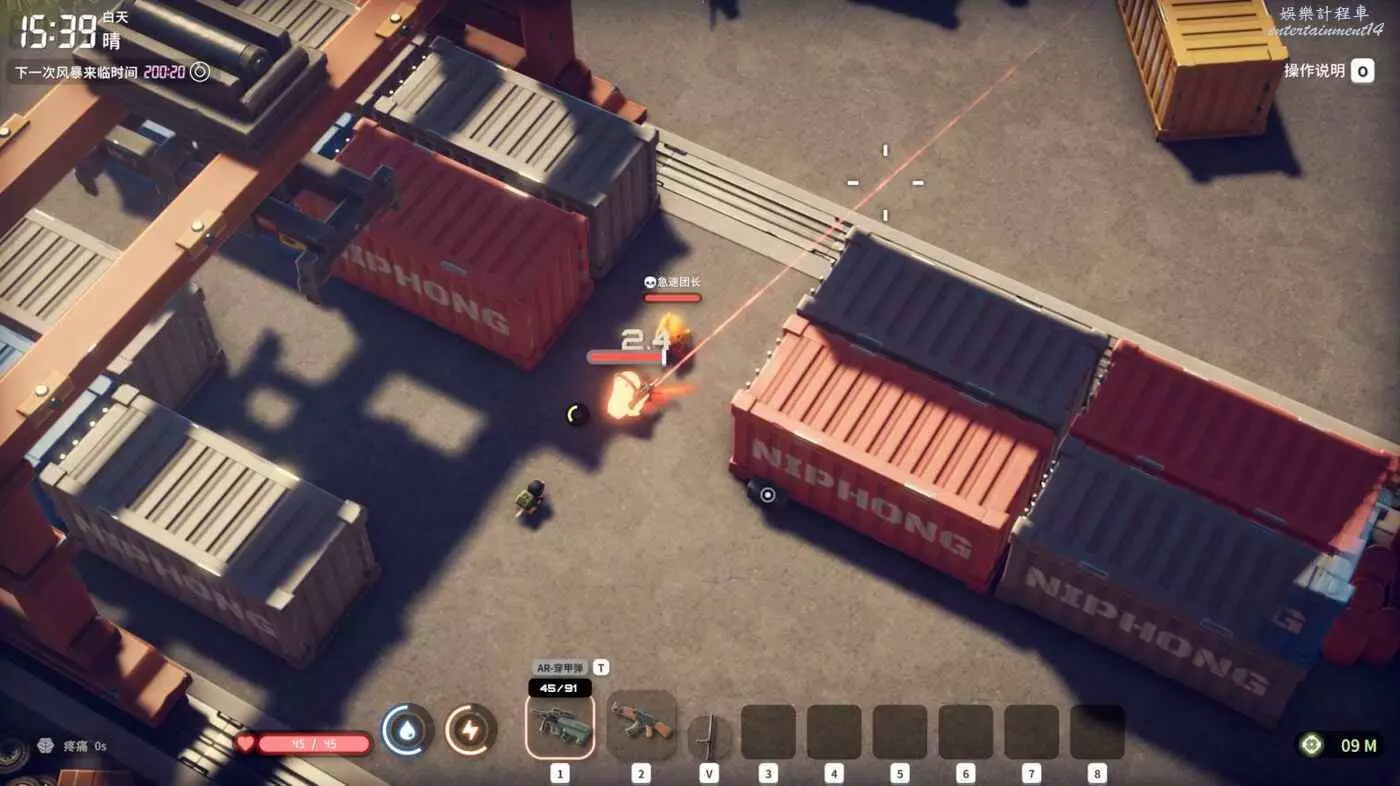Select the AR armor-piercing rifle slot
1400x786 pixels.
pos(559,725)
